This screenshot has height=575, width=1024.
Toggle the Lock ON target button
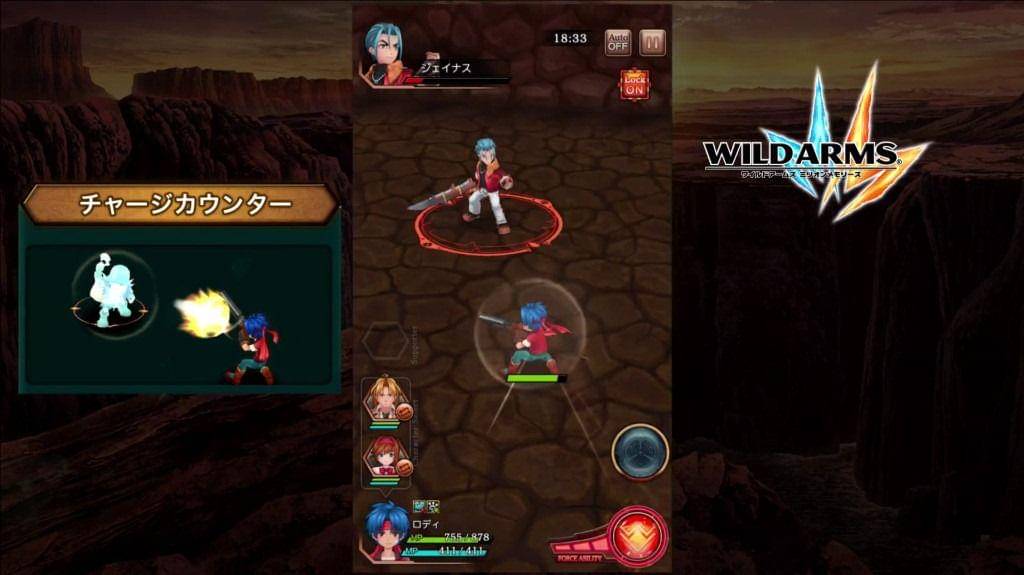(634, 84)
